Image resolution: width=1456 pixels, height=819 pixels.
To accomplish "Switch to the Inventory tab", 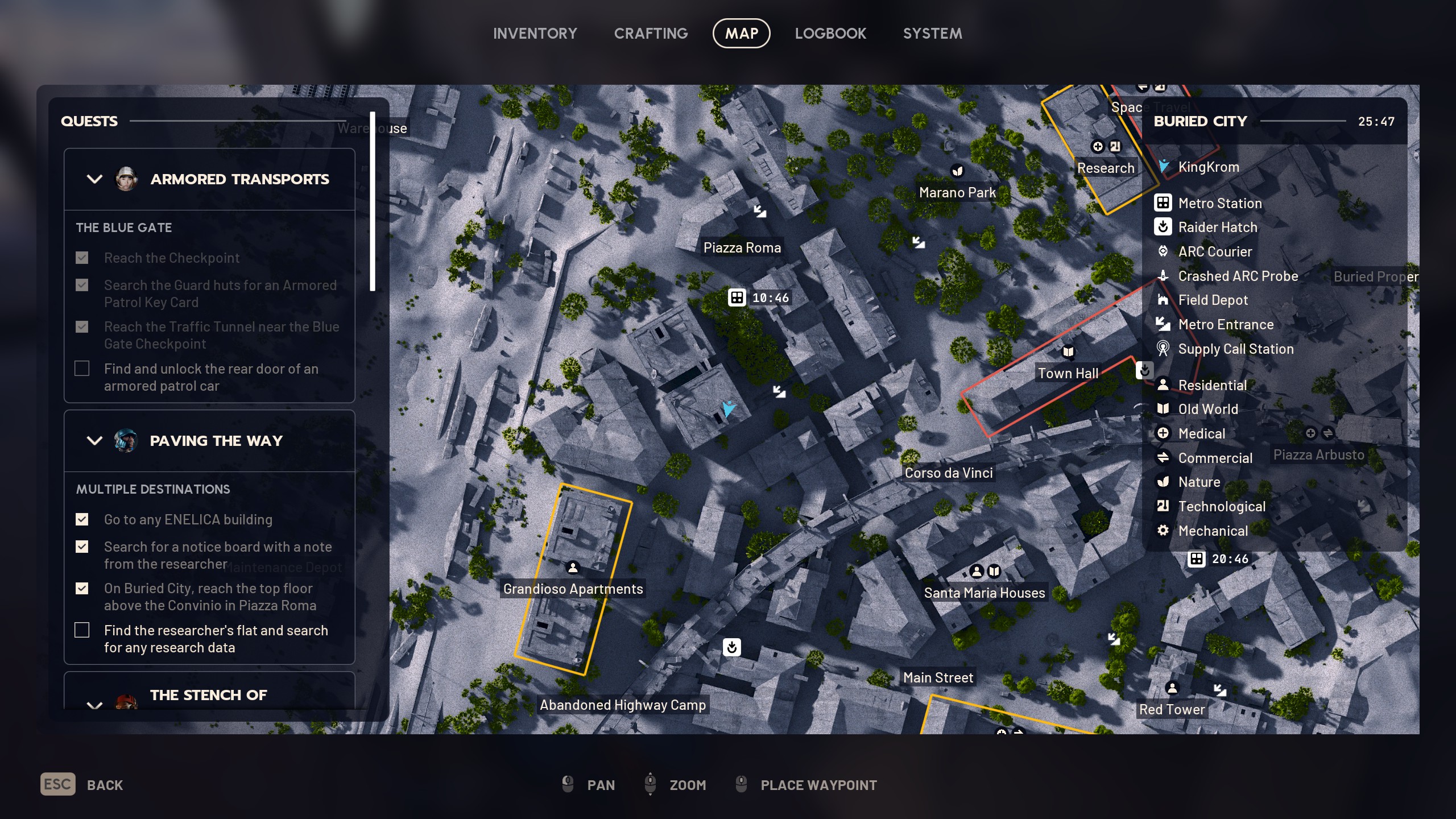I will pos(535,33).
